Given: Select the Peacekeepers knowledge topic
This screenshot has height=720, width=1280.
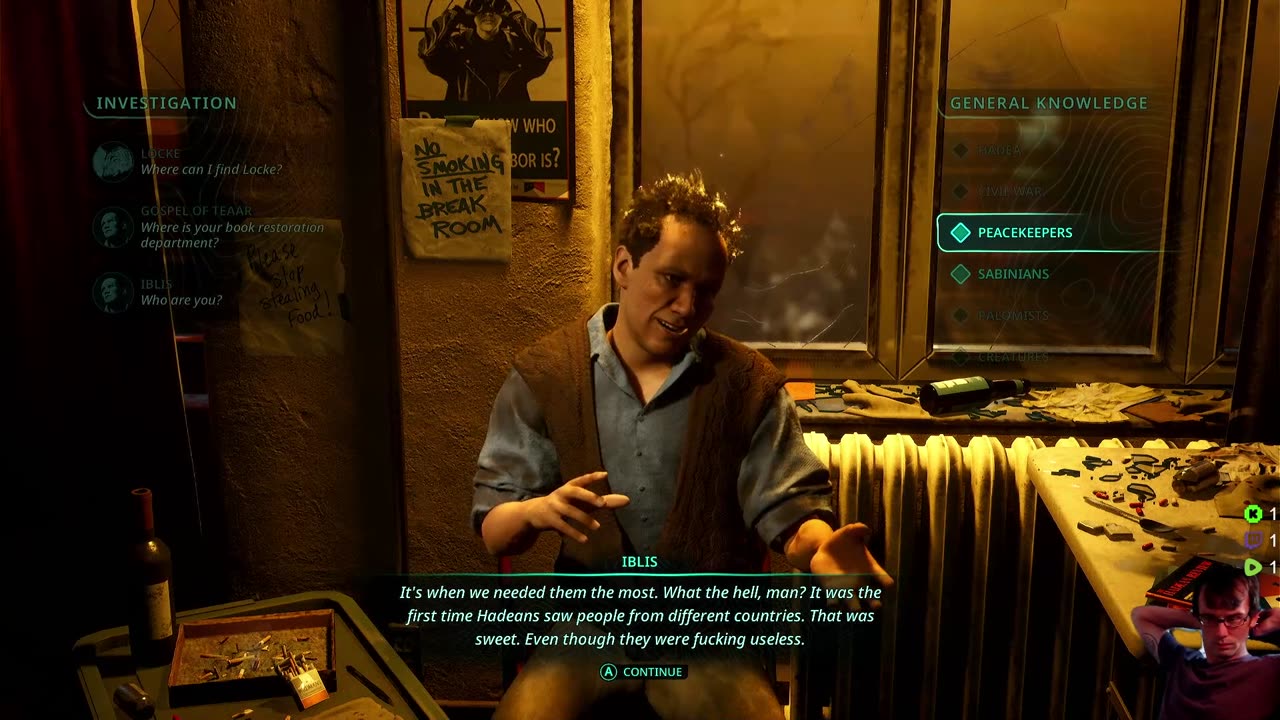Looking at the screenshot, I should click(1024, 233).
